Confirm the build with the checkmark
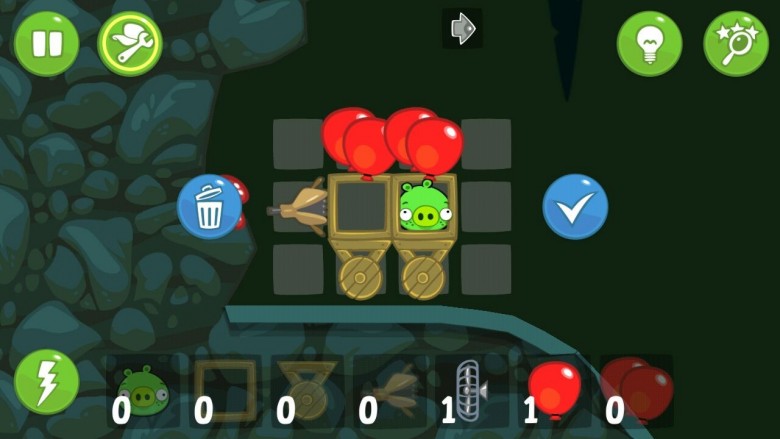 pos(575,207)
